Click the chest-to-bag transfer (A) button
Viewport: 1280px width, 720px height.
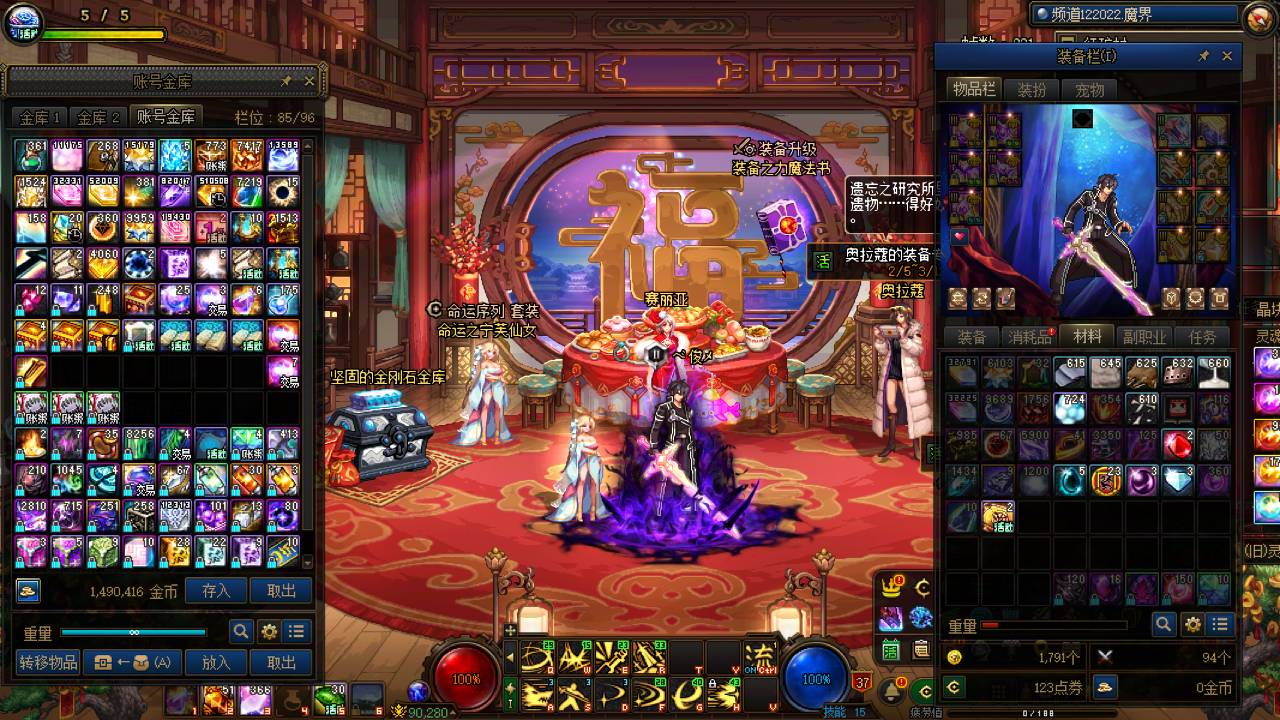pos(132,662)
